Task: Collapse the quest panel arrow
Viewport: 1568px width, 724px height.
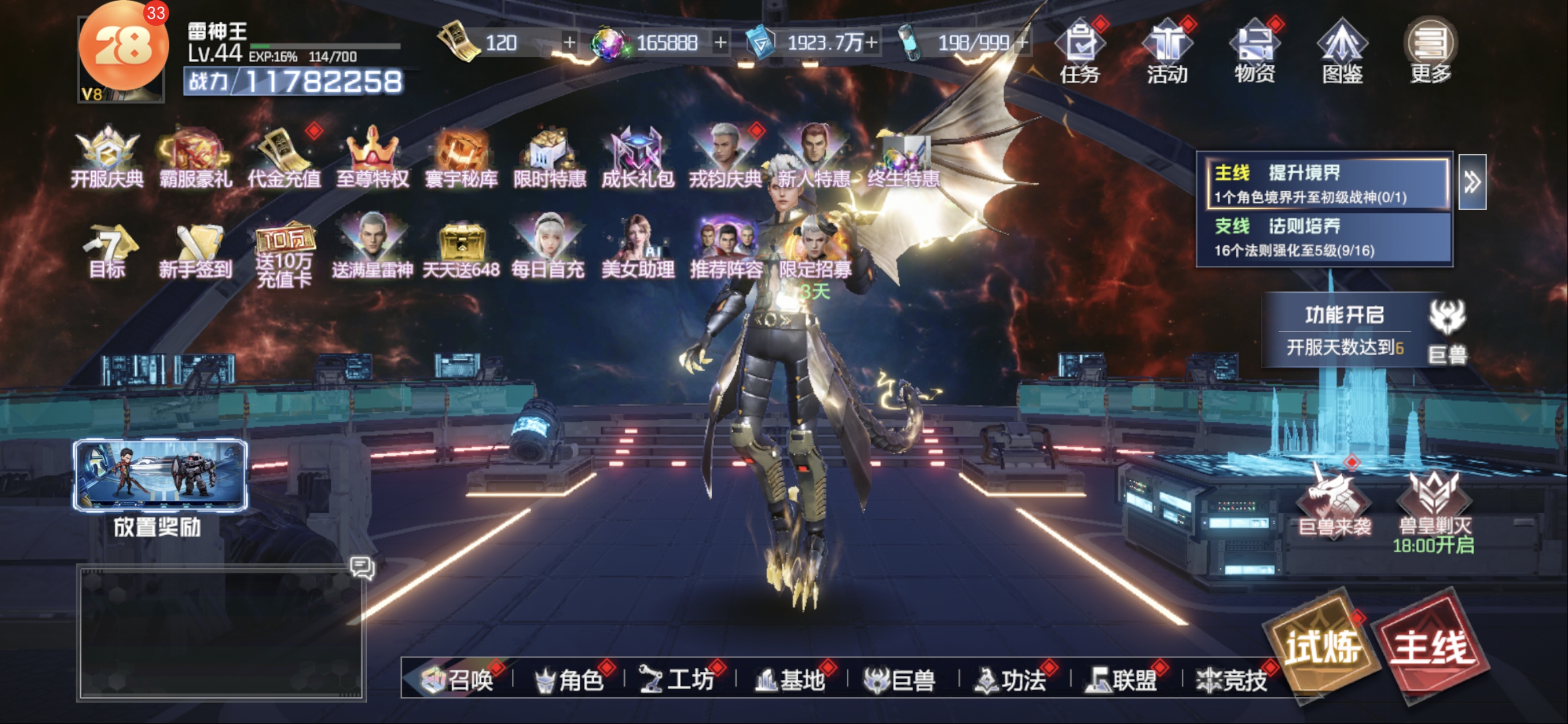Action: (x=1472, y=182)
